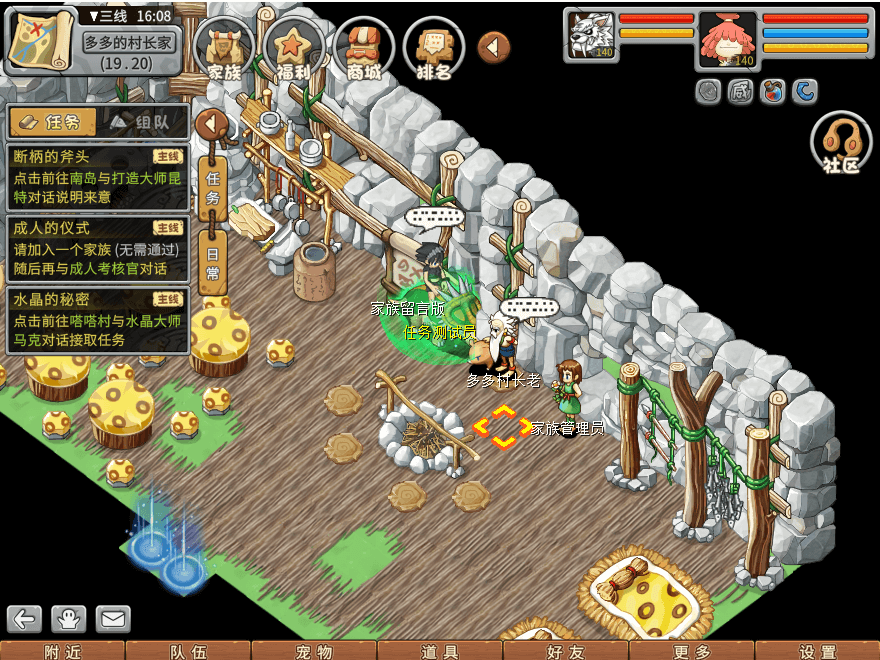This screenshot has width=880, height=660.
Task: Switch to the 组队 team tab
Action: pyautogui.click(x=144, y=122)
